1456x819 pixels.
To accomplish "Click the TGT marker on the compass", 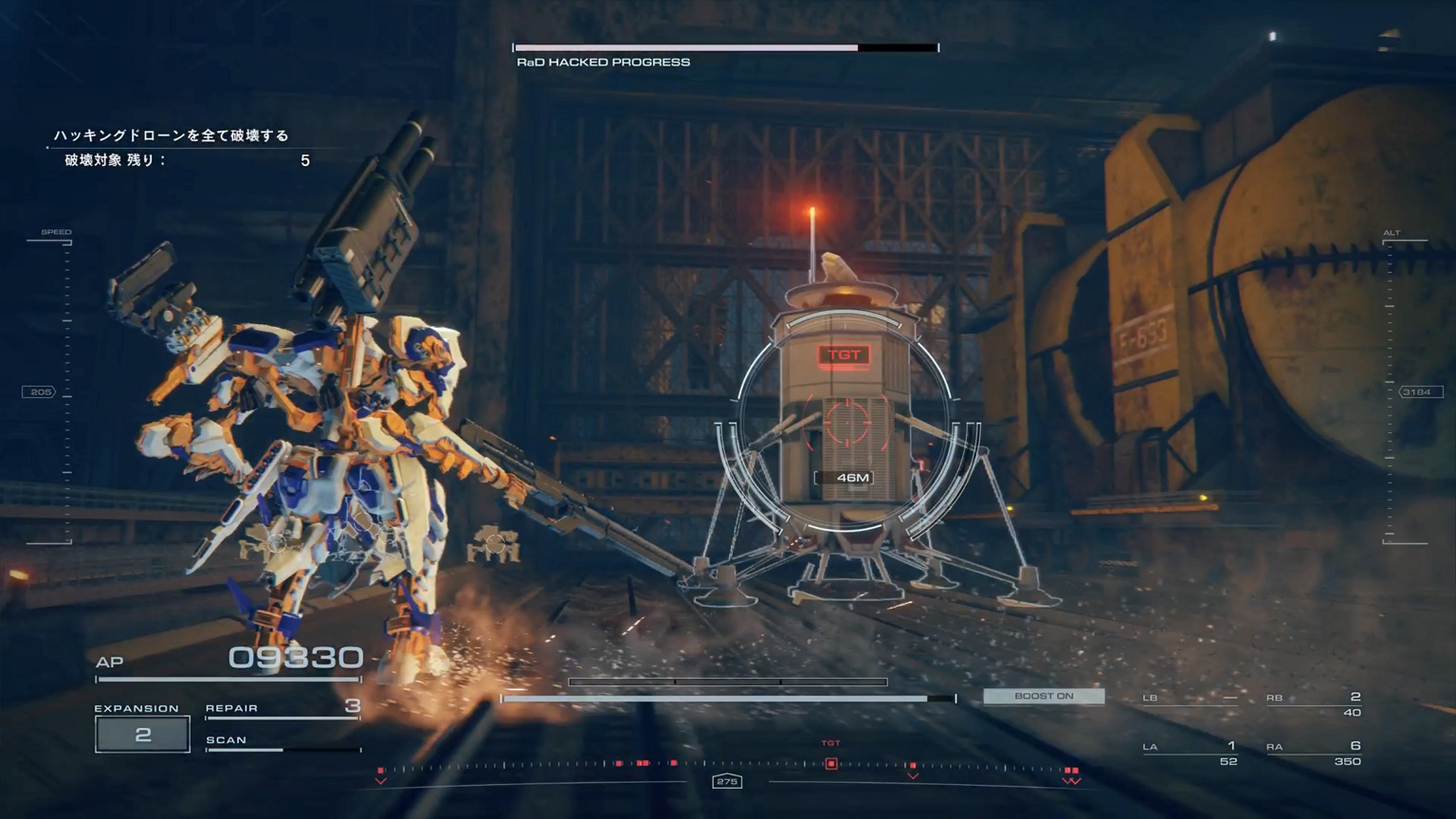I will (x=831, y=763).
